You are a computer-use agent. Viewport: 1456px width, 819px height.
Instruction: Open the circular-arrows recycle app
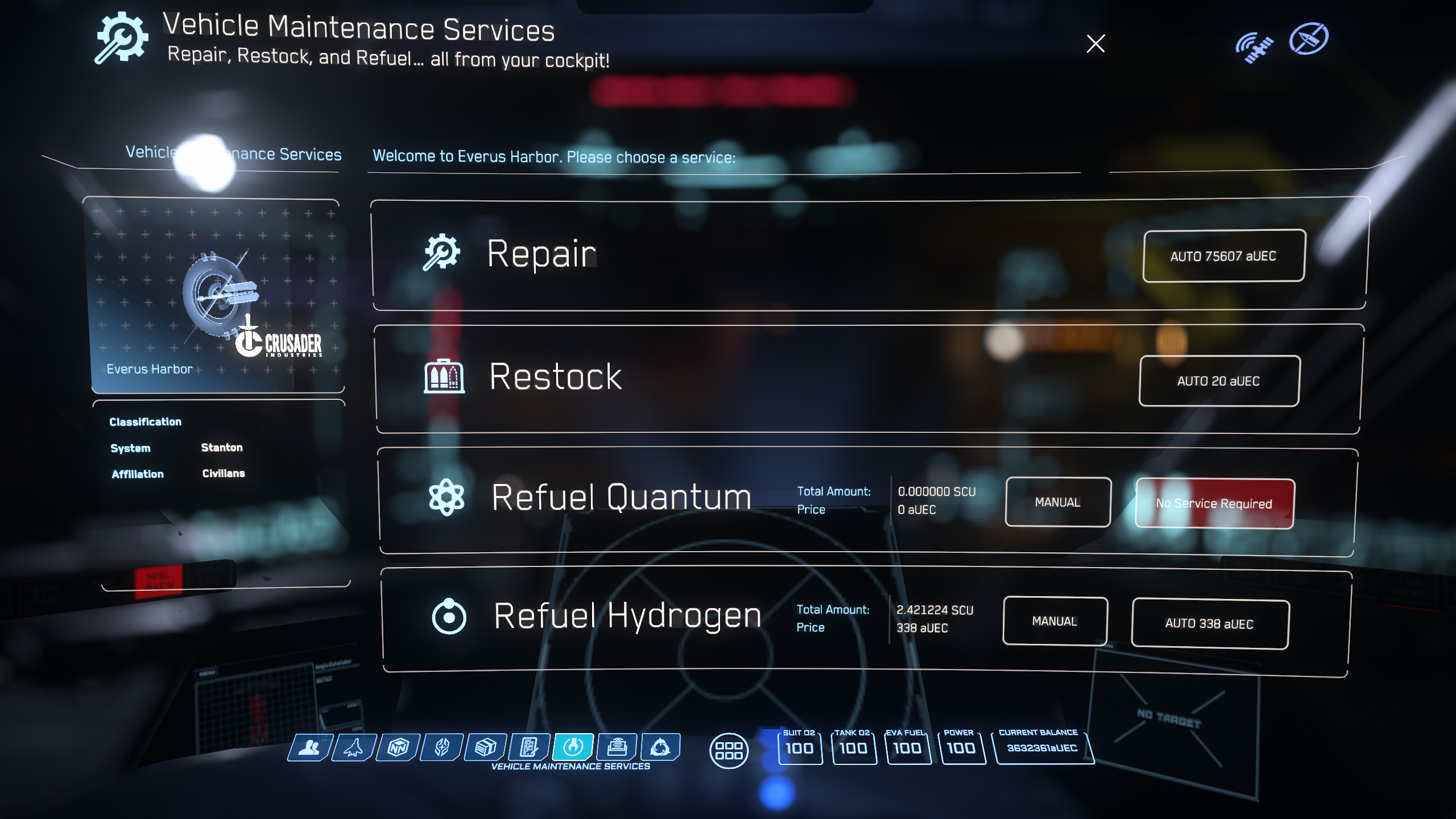coord(660,747)
